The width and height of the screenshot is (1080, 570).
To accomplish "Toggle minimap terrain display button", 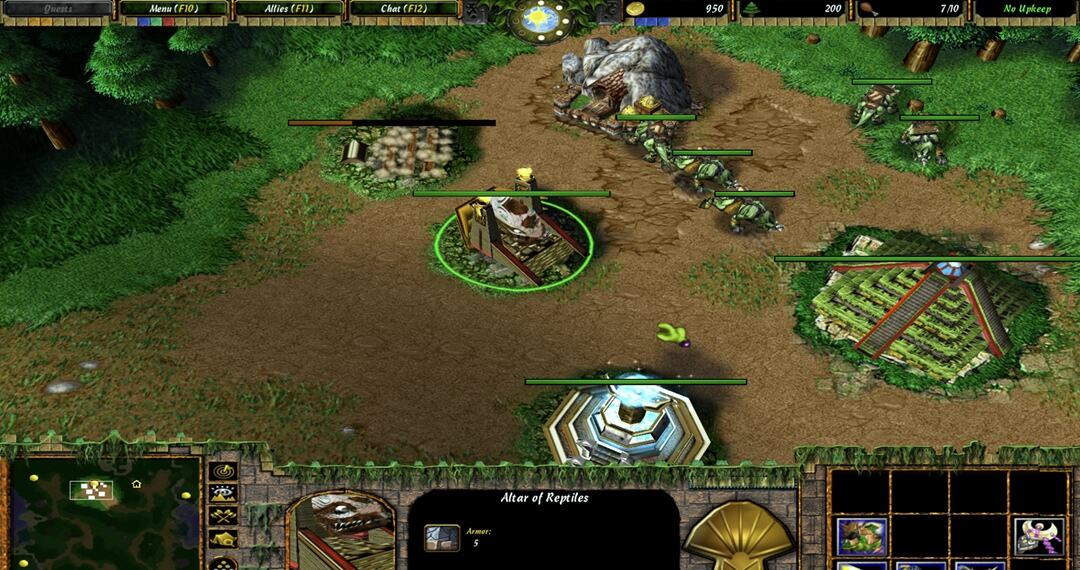I will (222, 493).
